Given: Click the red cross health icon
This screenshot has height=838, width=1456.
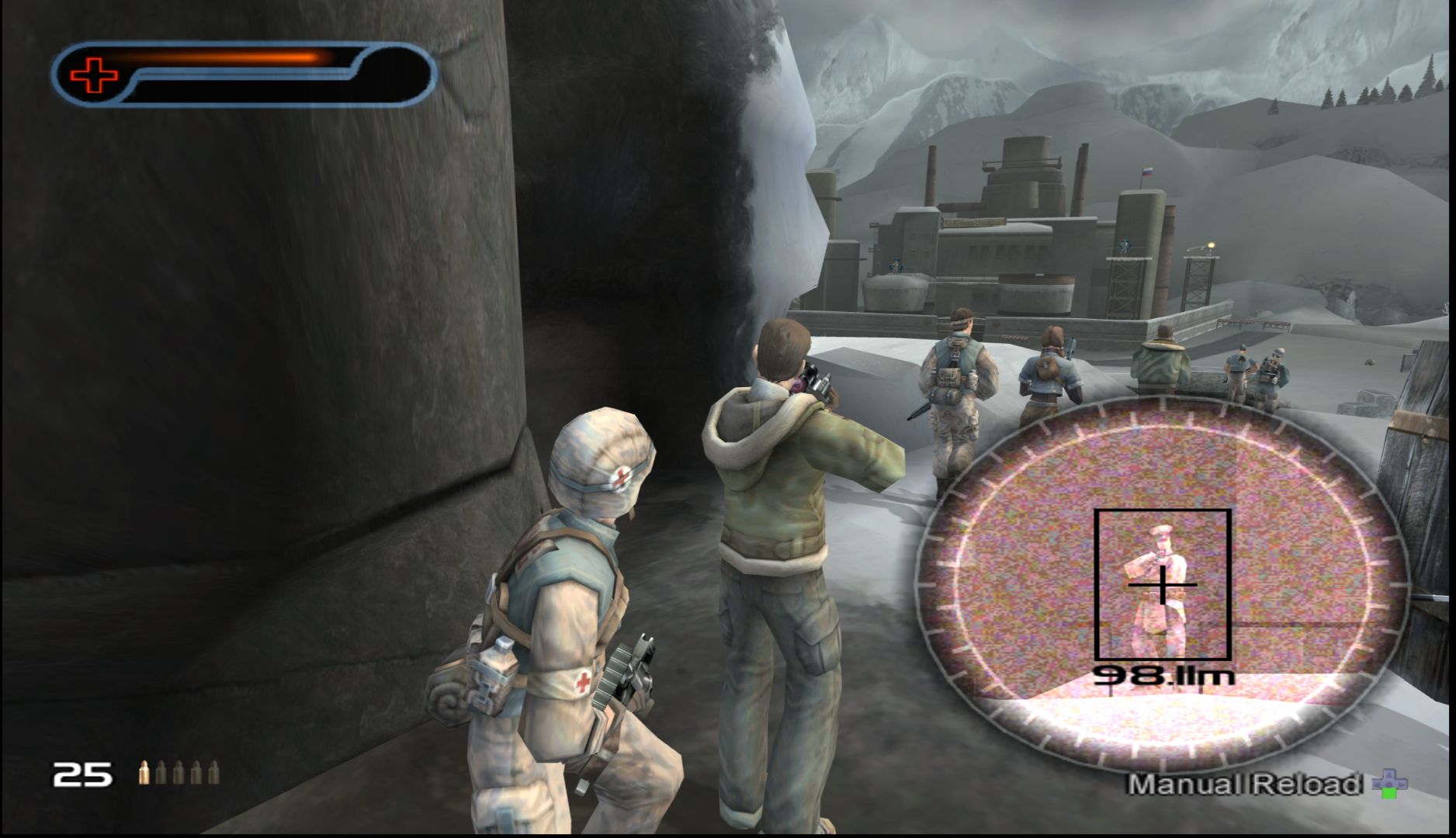Looking at the screenshot, I should (94, 75).
